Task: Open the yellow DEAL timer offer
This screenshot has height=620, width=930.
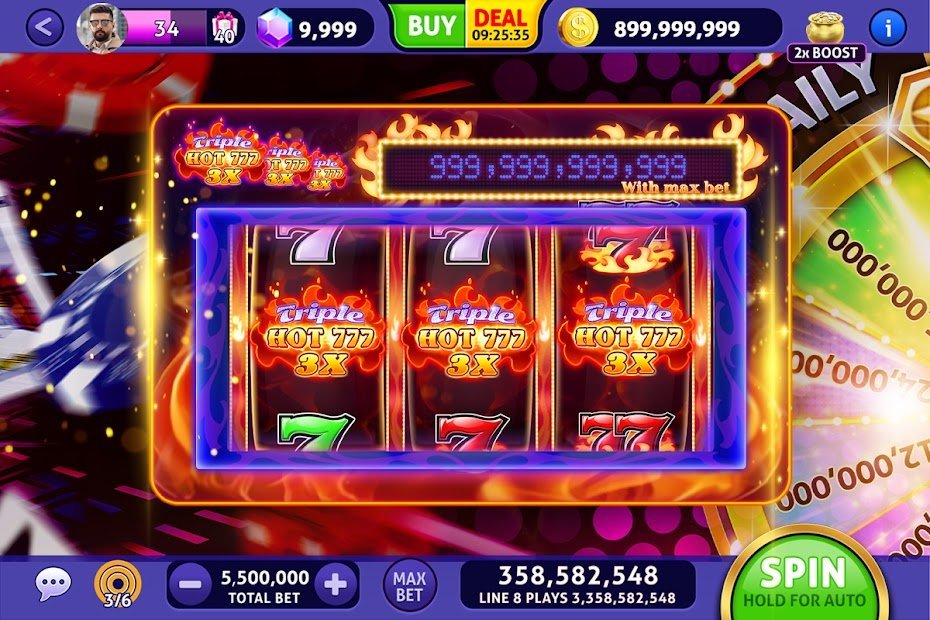Action: (502, 27)
